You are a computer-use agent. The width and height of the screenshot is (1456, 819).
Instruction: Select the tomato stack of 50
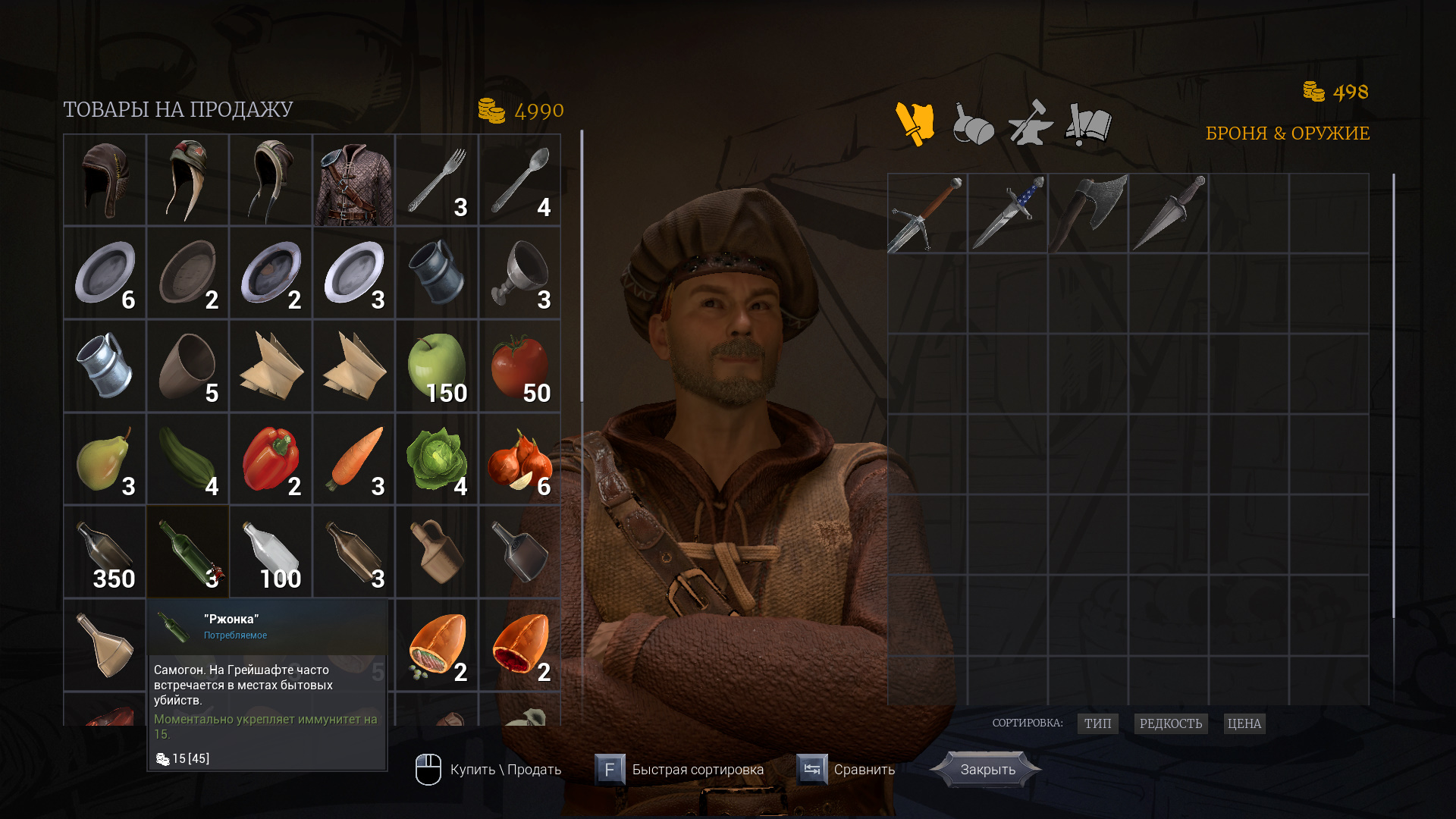(x=520, y=366)
